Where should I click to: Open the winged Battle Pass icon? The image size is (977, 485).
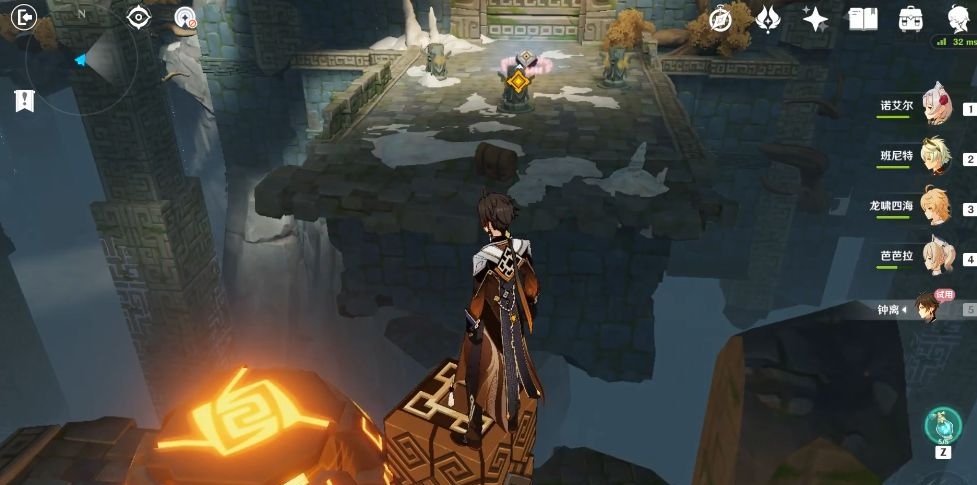768,18
